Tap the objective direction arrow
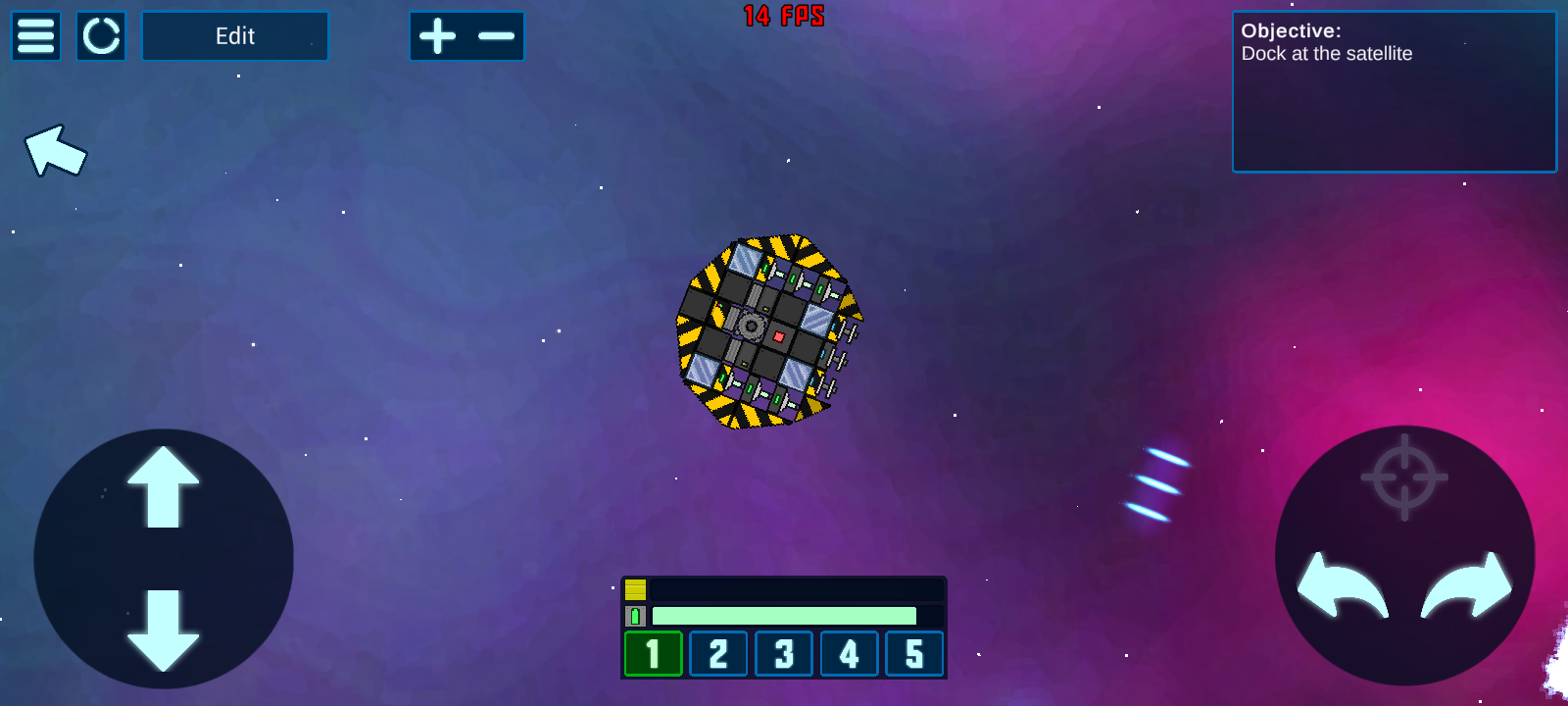1568x706 pixels. [56, 150]
